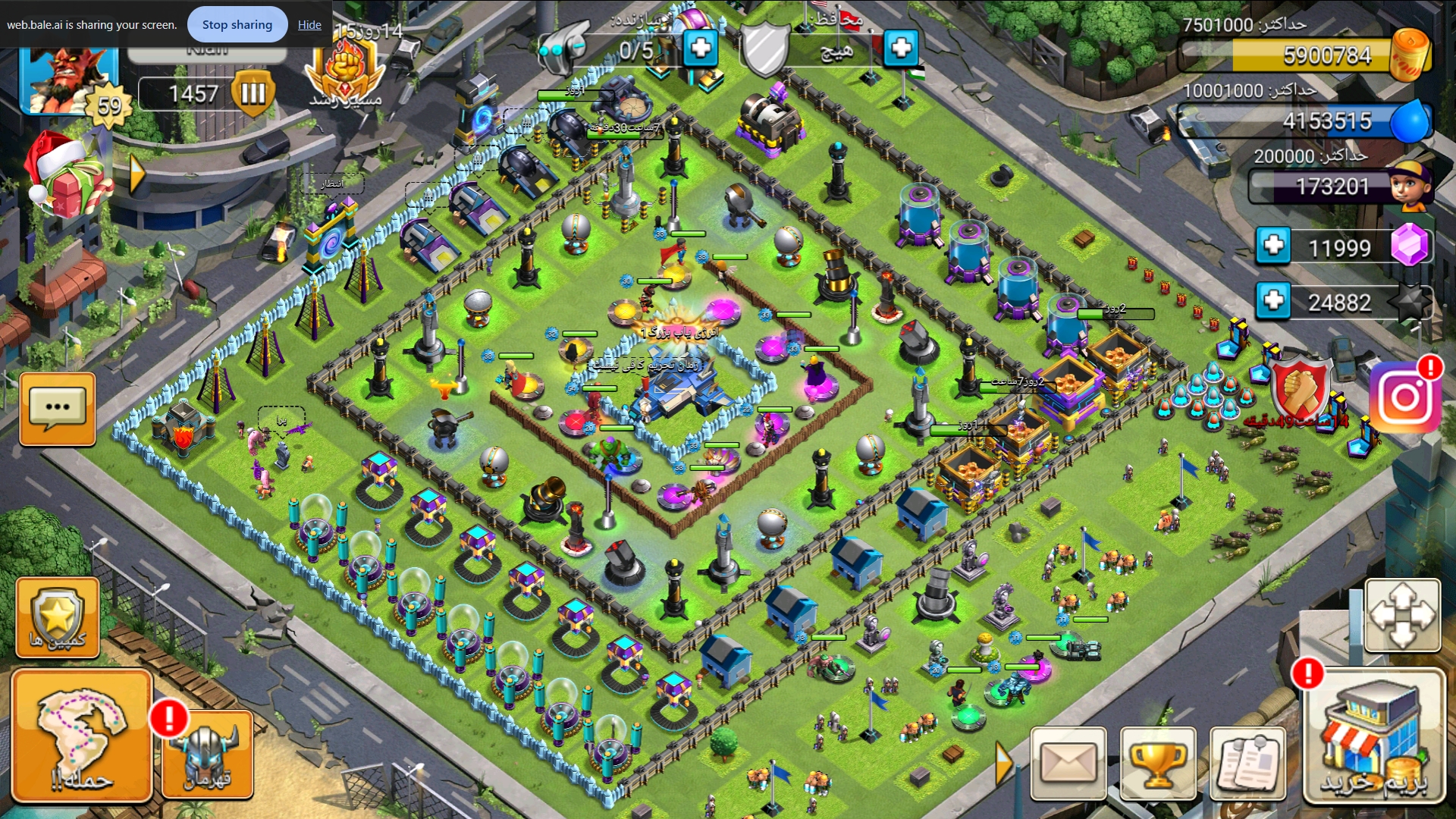Open the attack map button
This screenshot has width=1456, height=819.
[82, 736]
